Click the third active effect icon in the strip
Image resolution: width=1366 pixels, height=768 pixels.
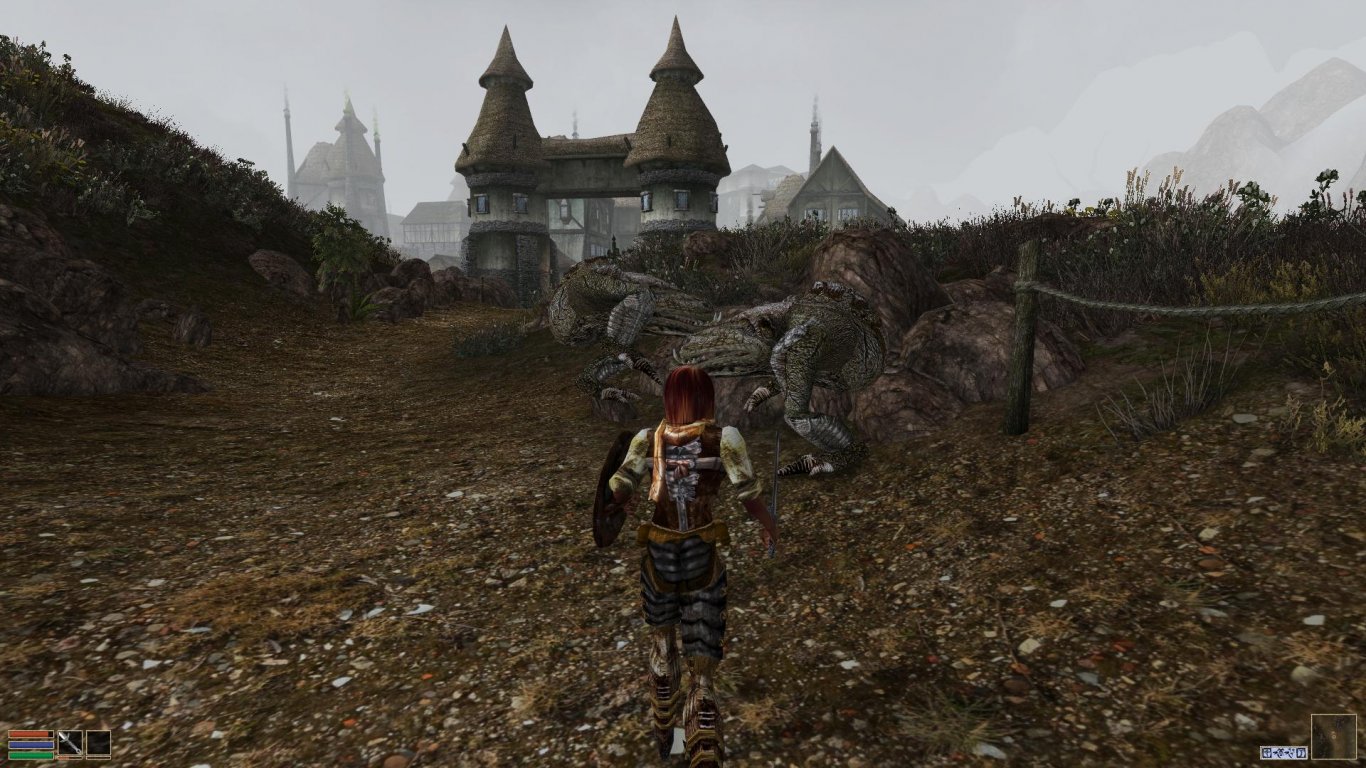coord(1291,753)
